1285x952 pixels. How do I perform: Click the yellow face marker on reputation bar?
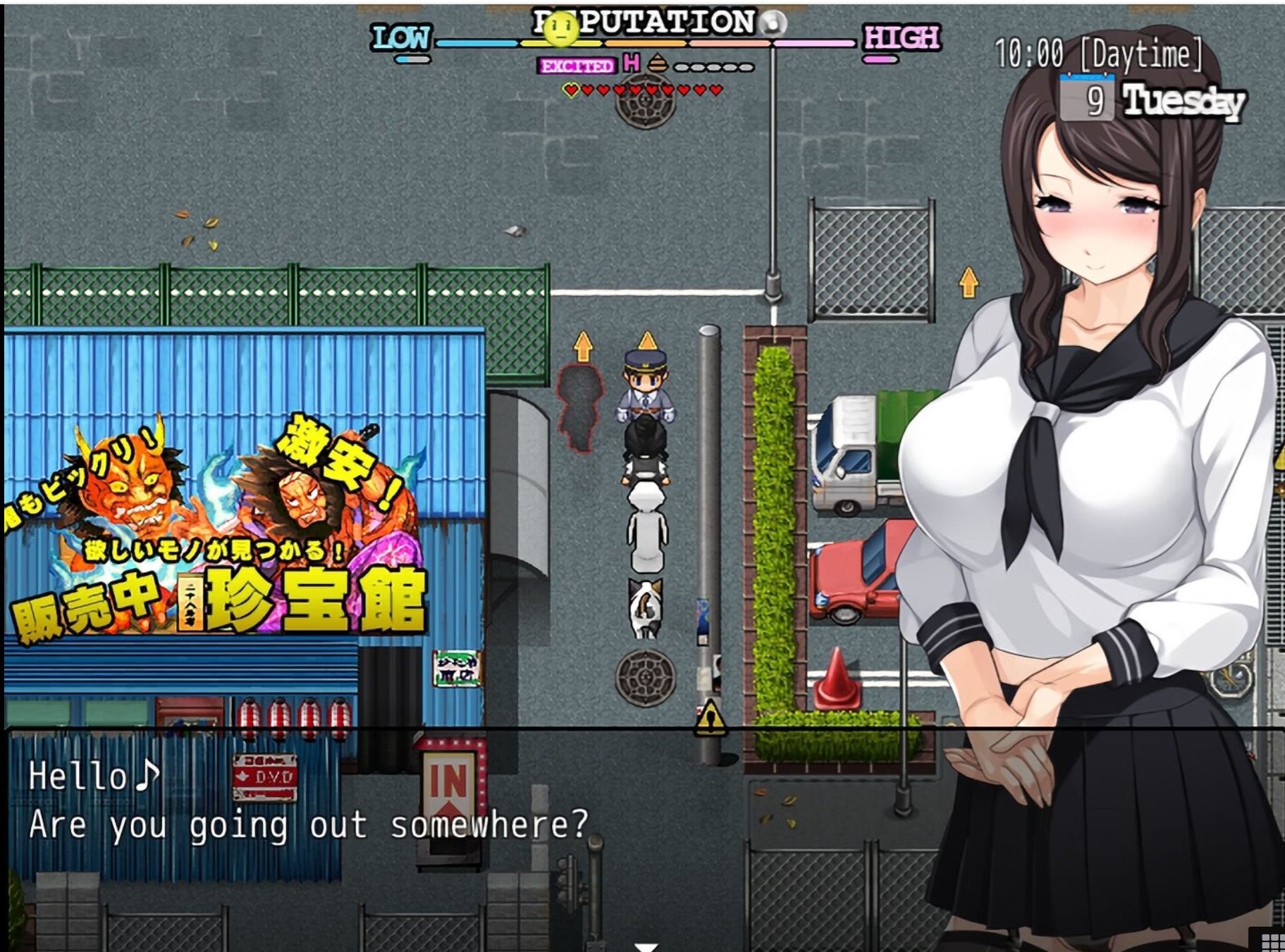(561, 30)
